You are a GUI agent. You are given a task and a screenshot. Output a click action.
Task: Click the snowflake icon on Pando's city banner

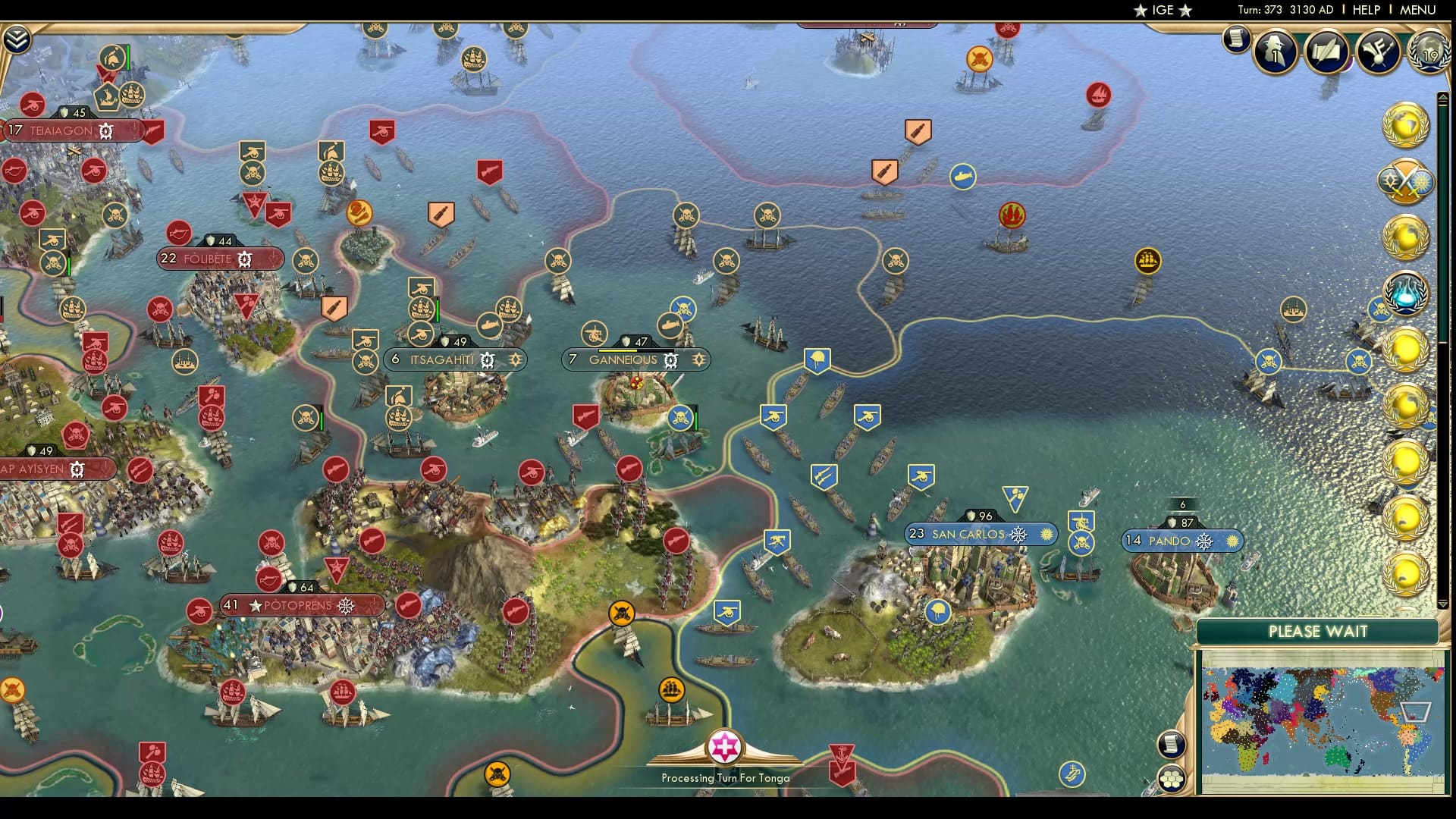click(1204, 541)
